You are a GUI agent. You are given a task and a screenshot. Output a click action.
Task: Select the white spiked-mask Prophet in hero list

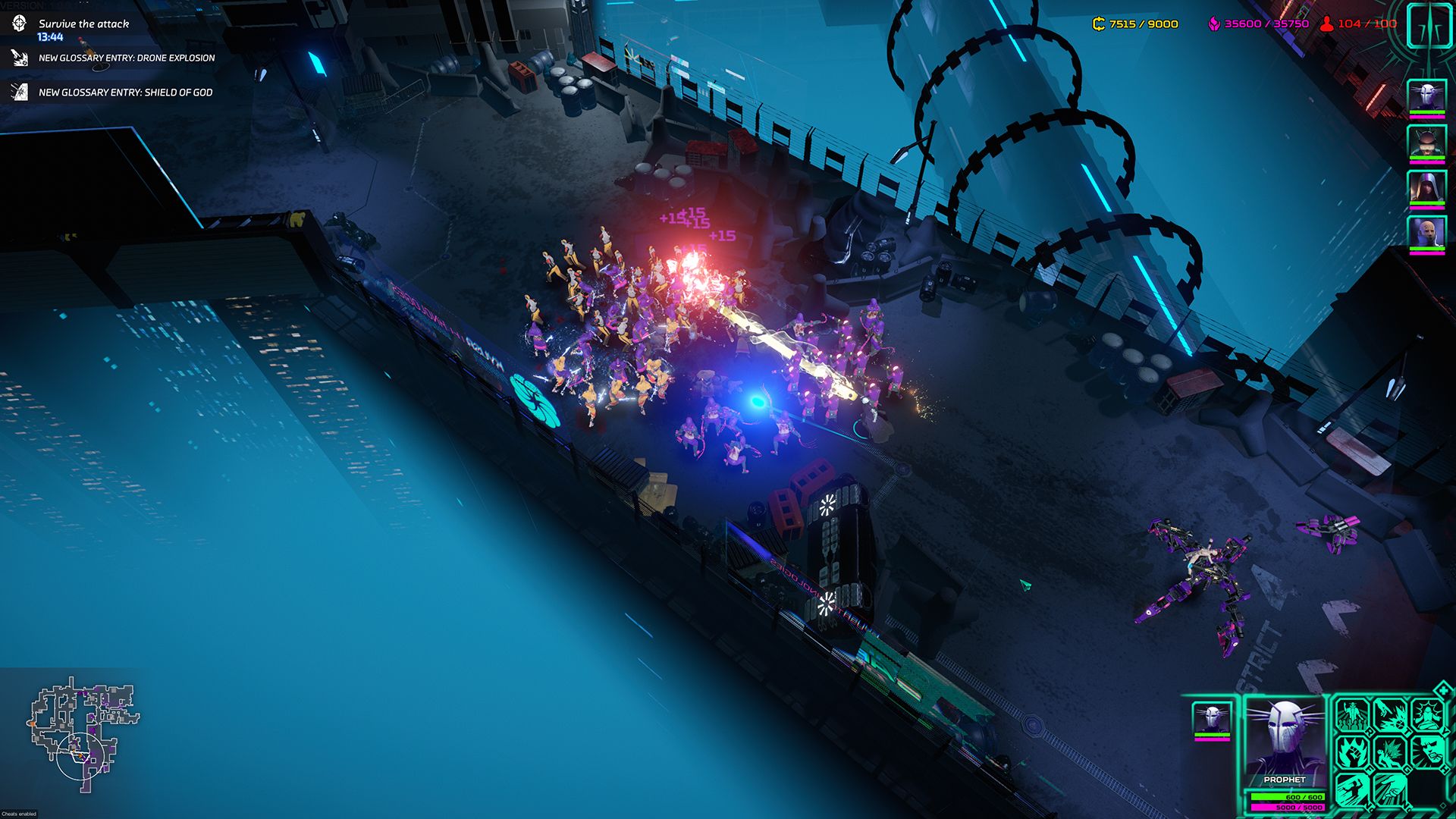click(1426, 97)
